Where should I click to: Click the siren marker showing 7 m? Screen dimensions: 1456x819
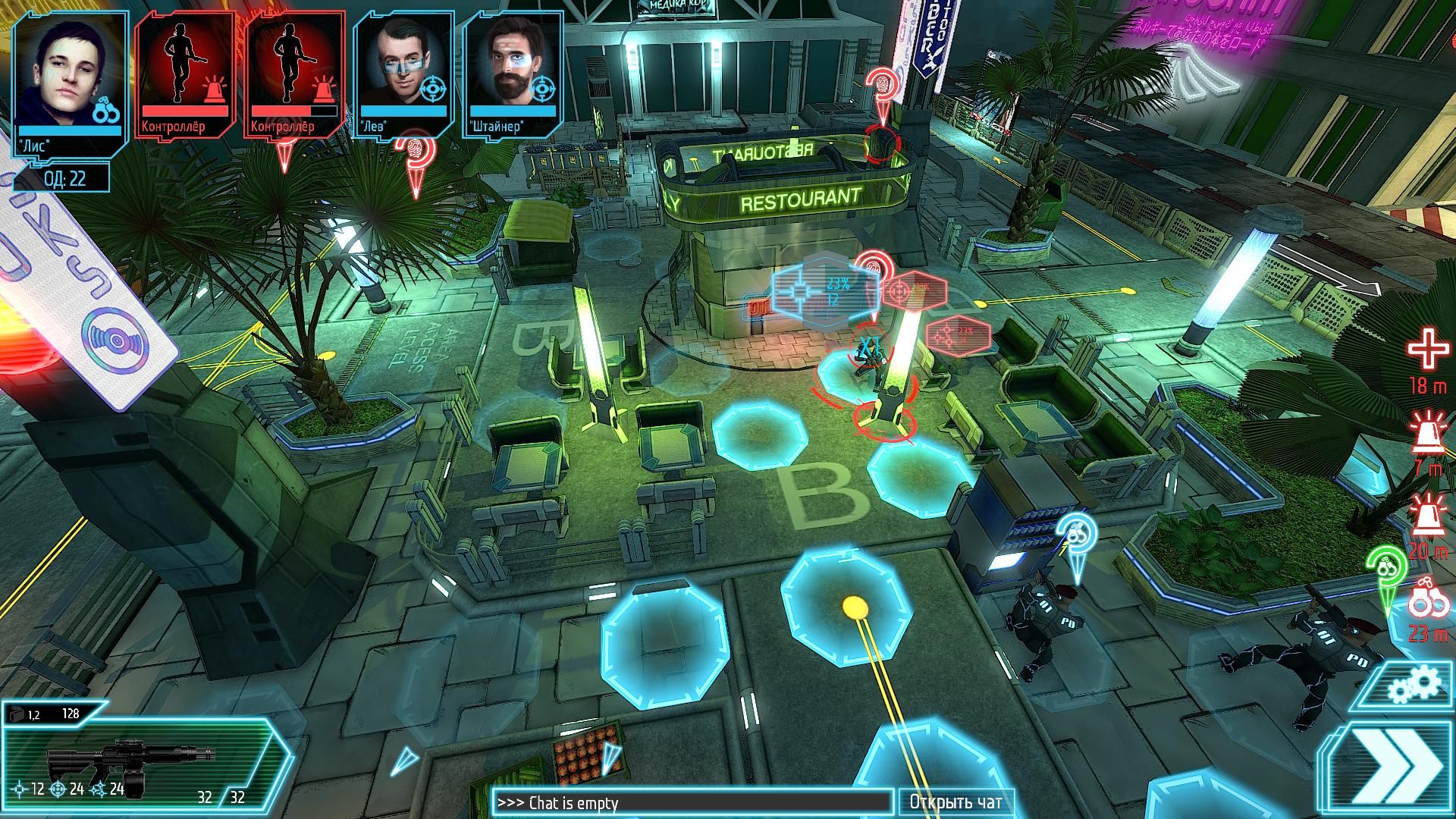pyautogui.click(x=1427, y=436)
